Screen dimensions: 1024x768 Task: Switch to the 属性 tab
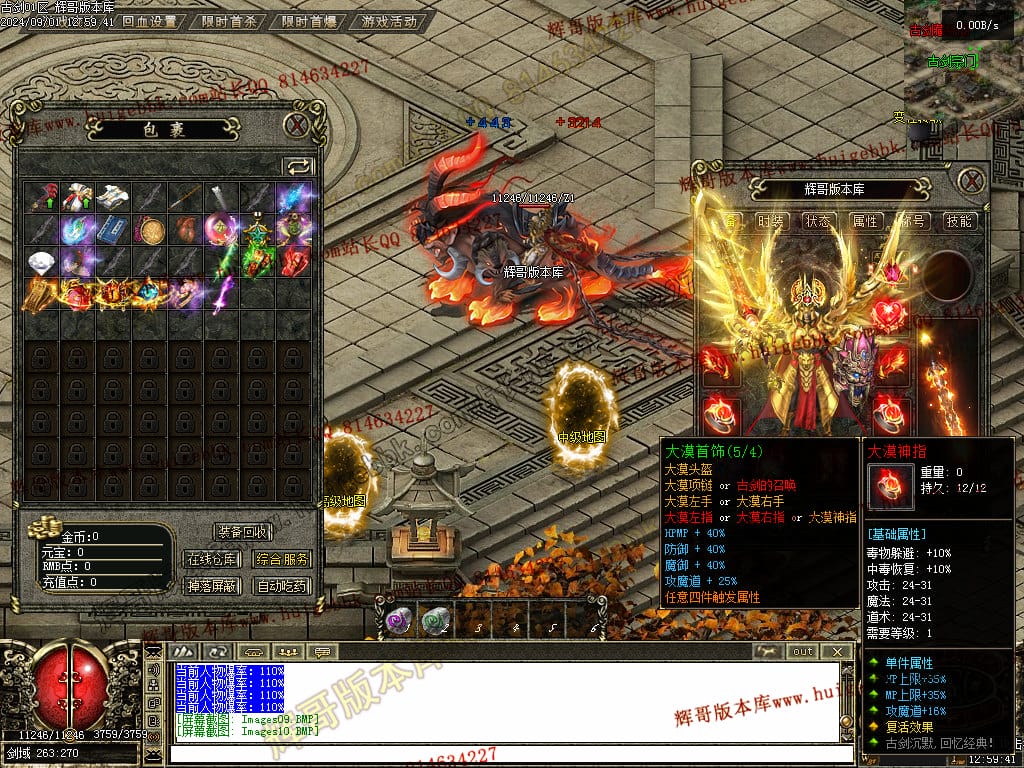[866, 221]
